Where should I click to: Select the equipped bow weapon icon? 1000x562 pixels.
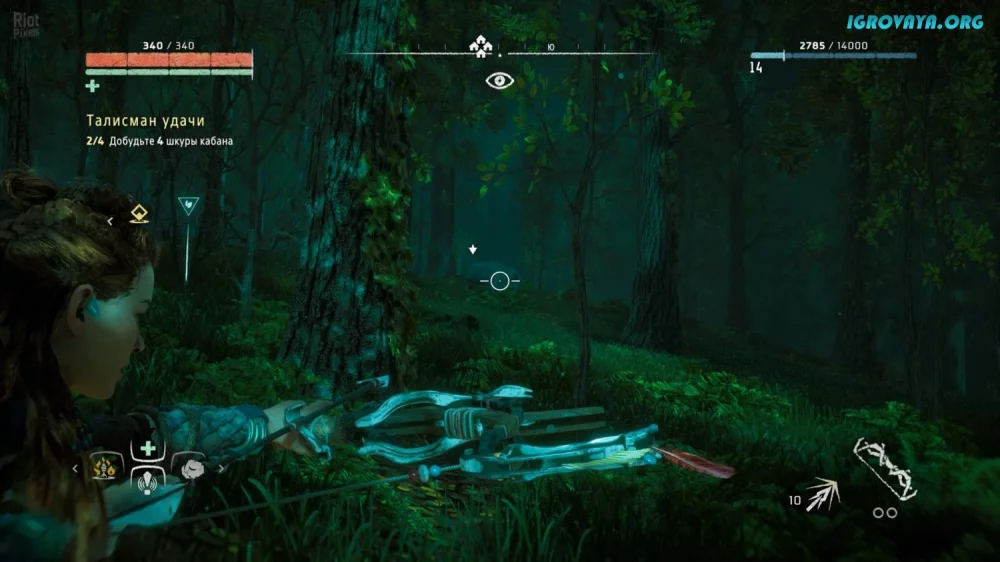pyautogui.click(x=885, y=468)
